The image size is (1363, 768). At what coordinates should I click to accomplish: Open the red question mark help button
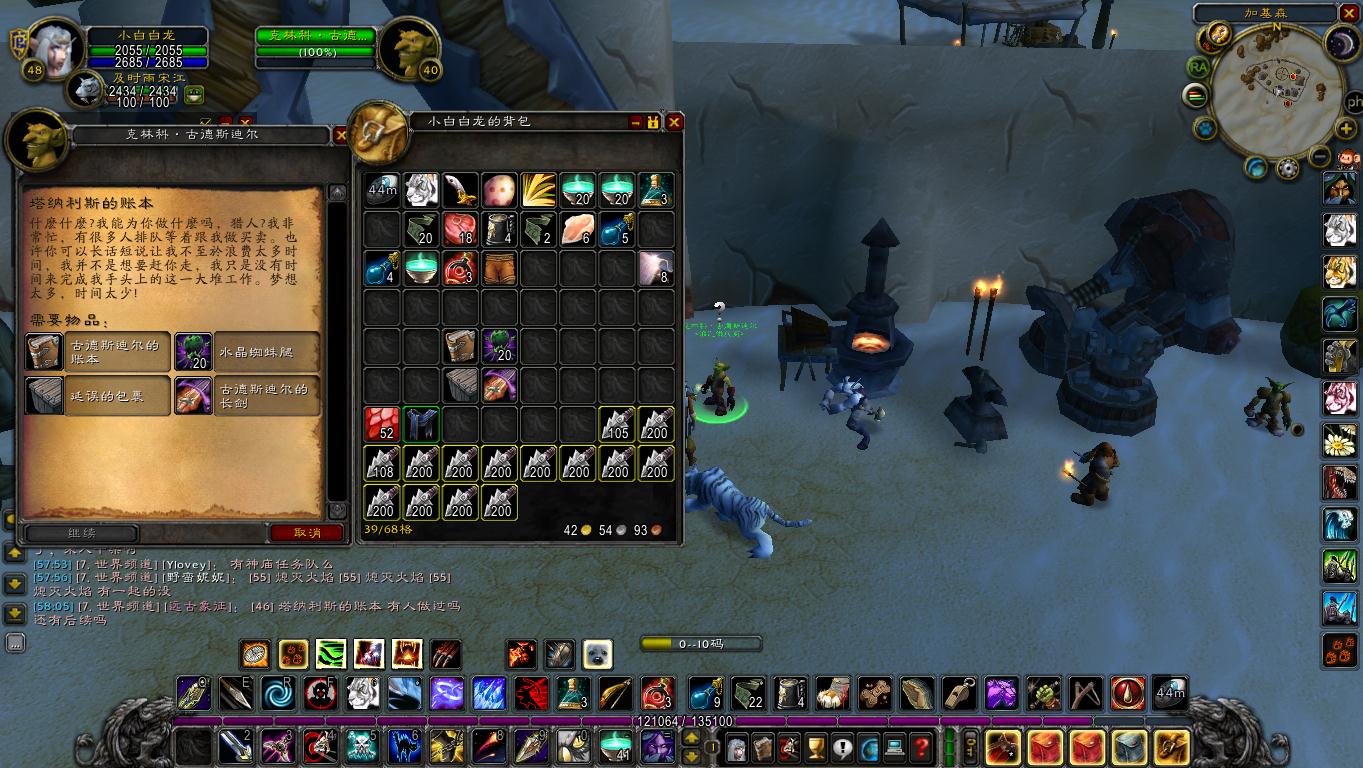click(x=921, y=746)
